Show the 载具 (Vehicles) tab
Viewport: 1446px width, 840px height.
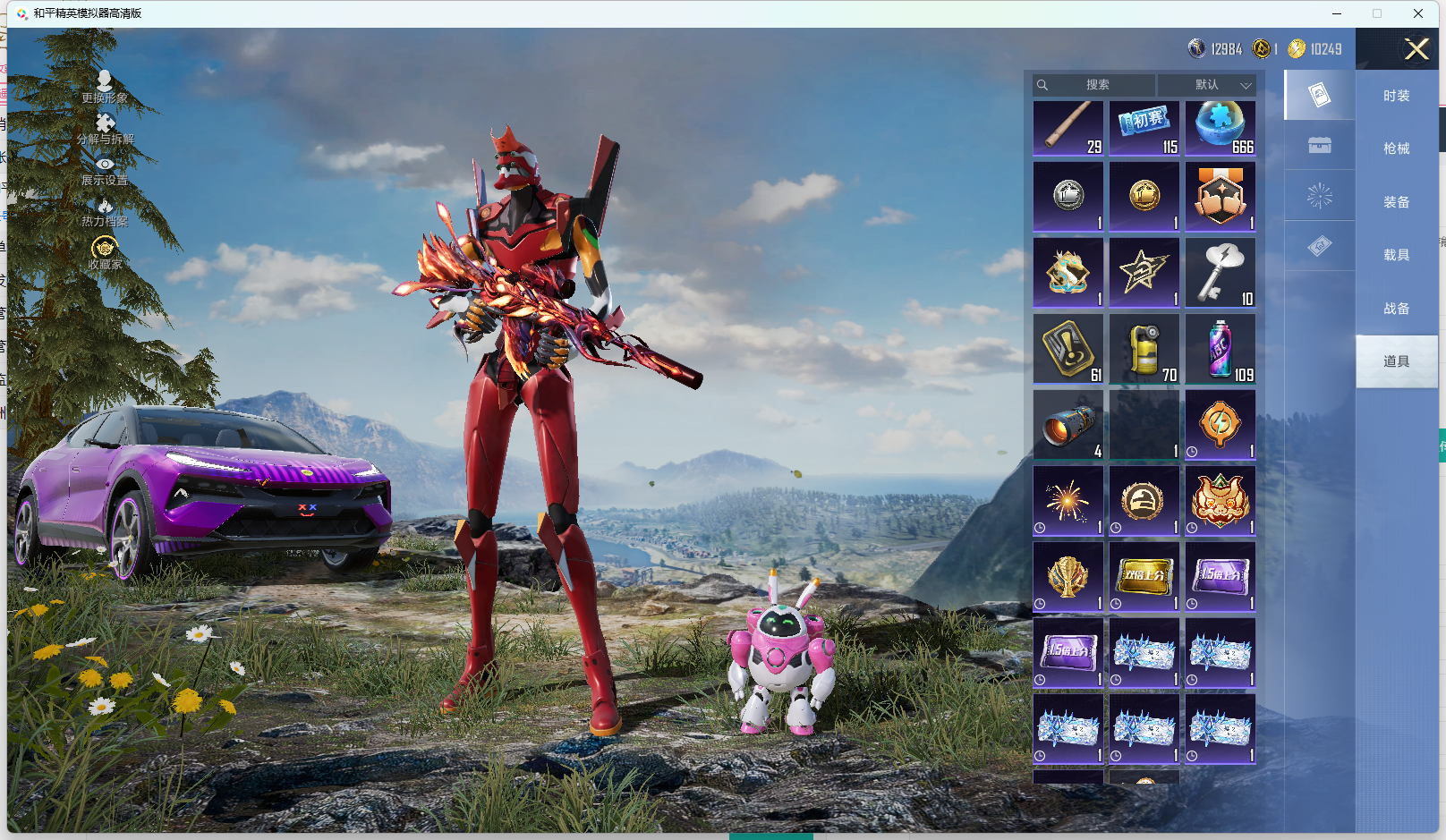tap(1396, 255)
